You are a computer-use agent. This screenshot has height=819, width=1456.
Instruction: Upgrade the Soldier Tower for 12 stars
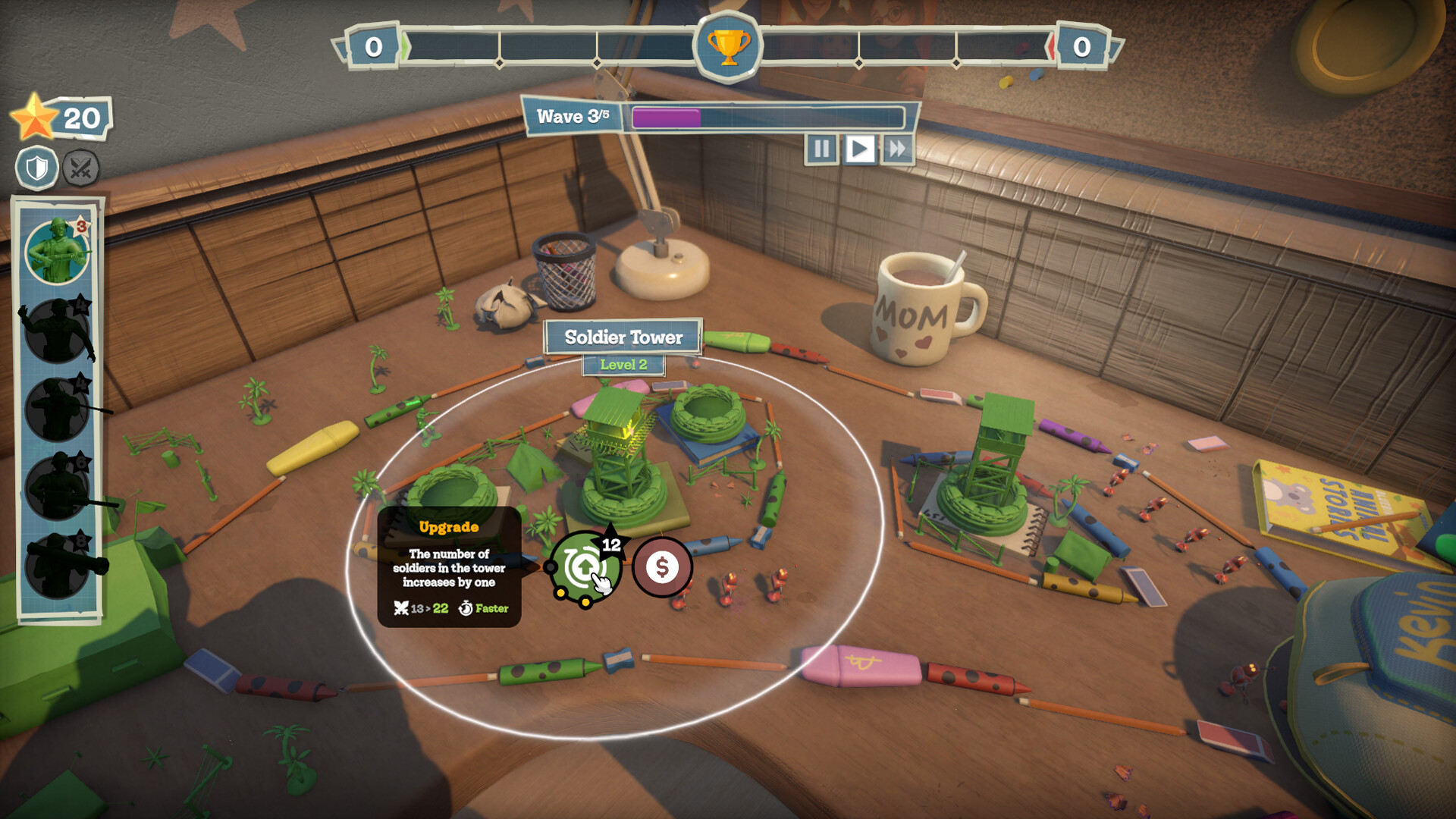(584, 567)
